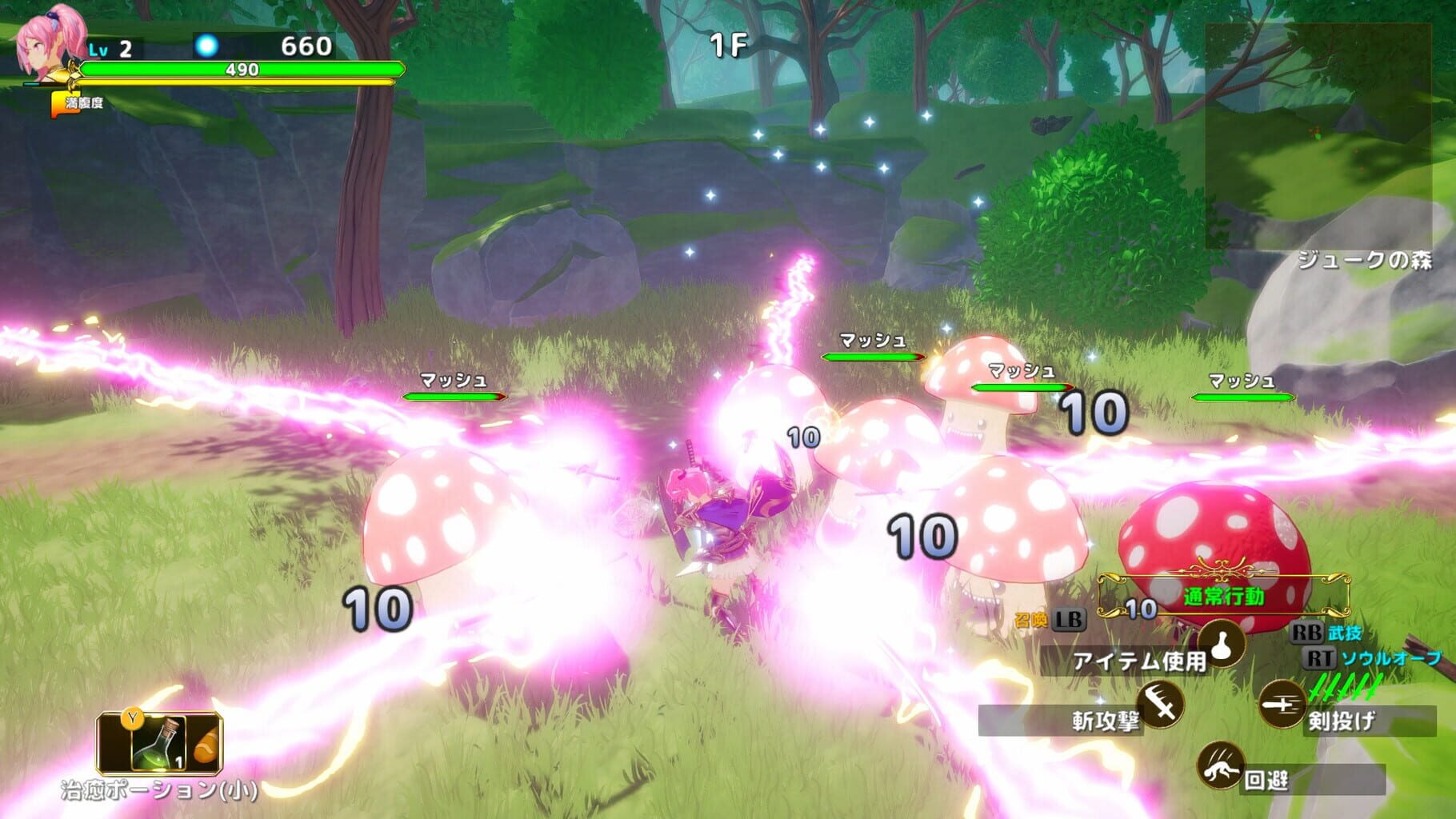Click the blue soul orb currency icon

(x=206, y=46)
